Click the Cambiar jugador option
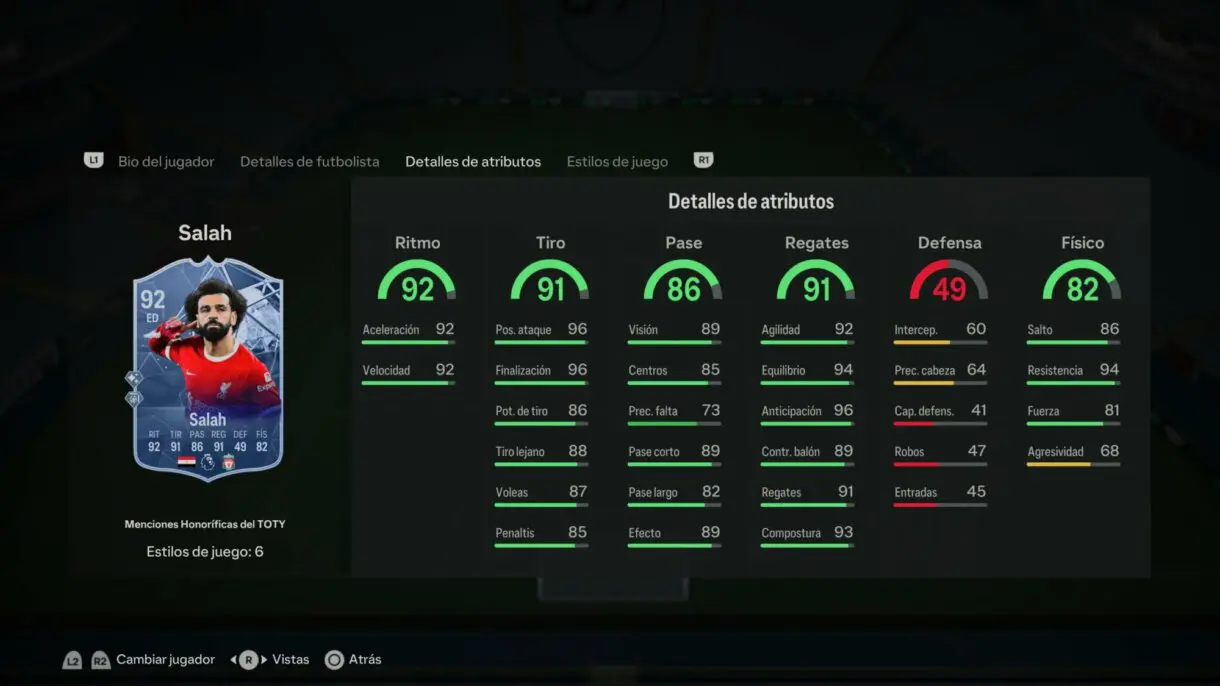1220x686 pixels. pyautogui.click(x=165, y=660)
